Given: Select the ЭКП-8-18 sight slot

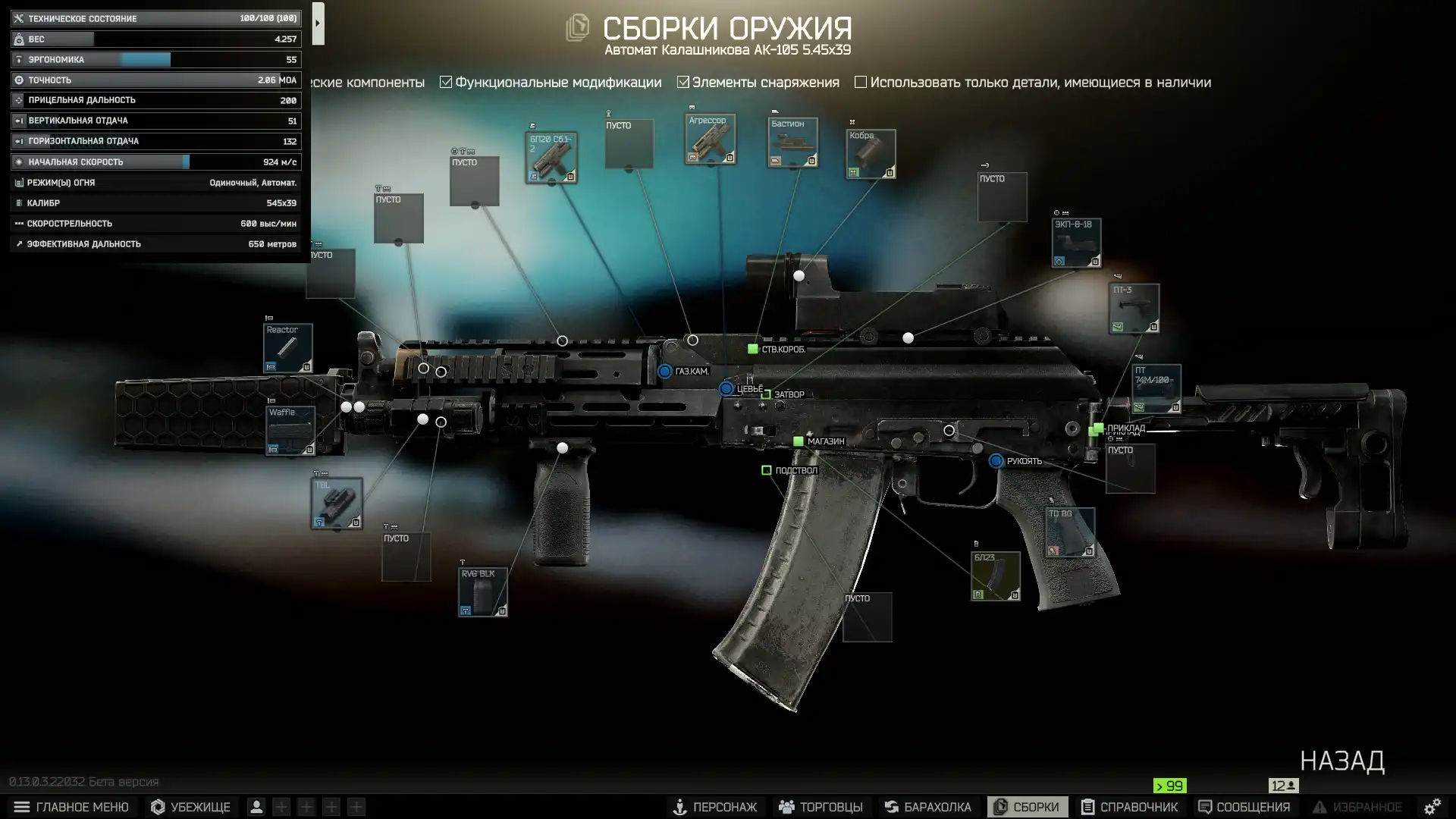Looking at the screenshot, I should click(x=1076, y=243).
